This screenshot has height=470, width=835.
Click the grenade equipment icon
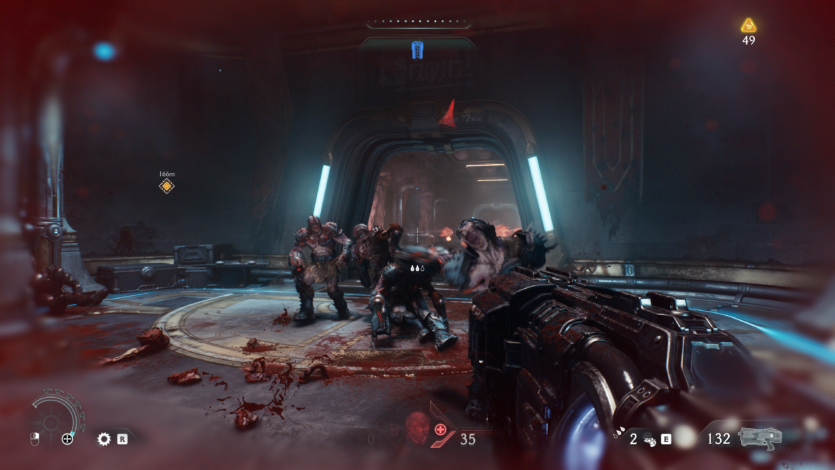pos(647,438)
